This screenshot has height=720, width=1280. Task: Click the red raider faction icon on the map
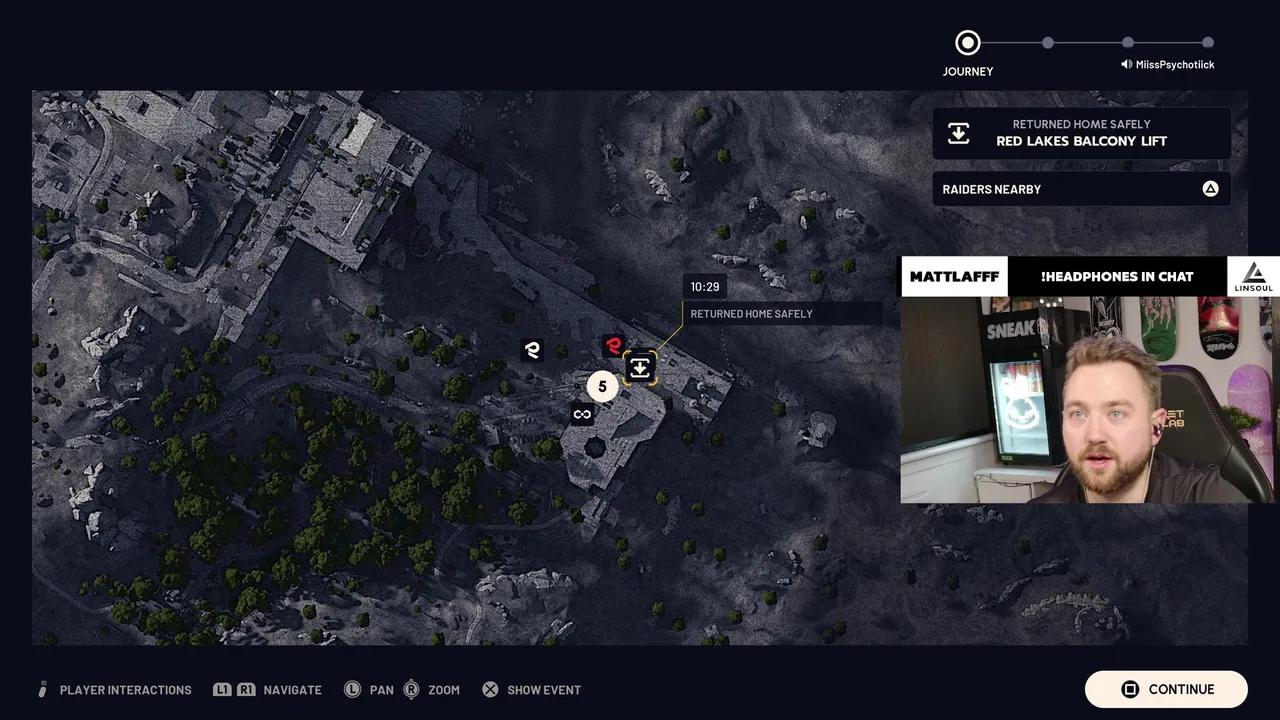613,346
